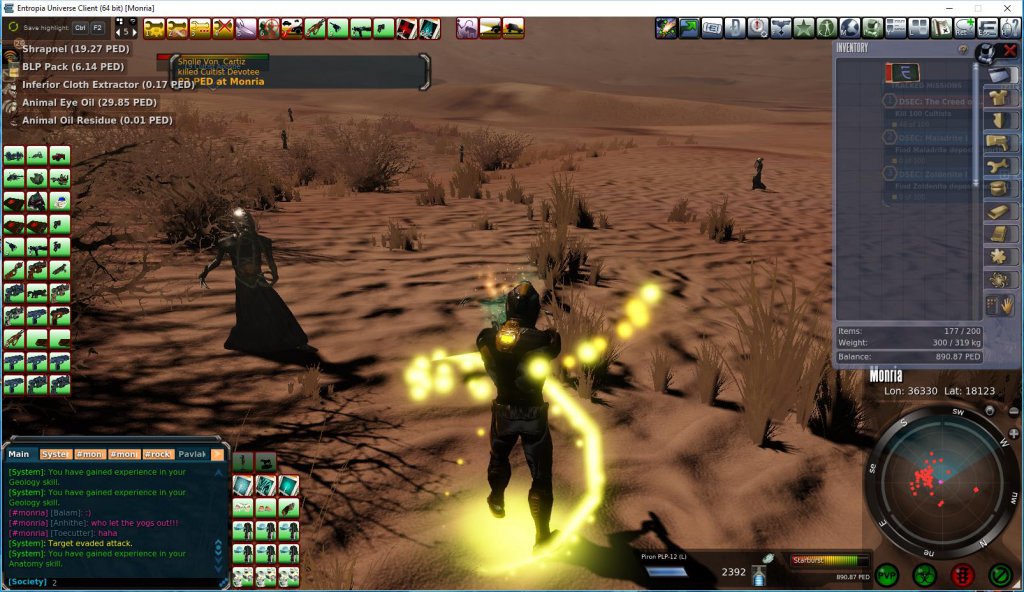The width and height of the screenshot is (1024, 592).
Task: Toggle the green PVP button
Action: pyautogui.click(x=887, y=575)
